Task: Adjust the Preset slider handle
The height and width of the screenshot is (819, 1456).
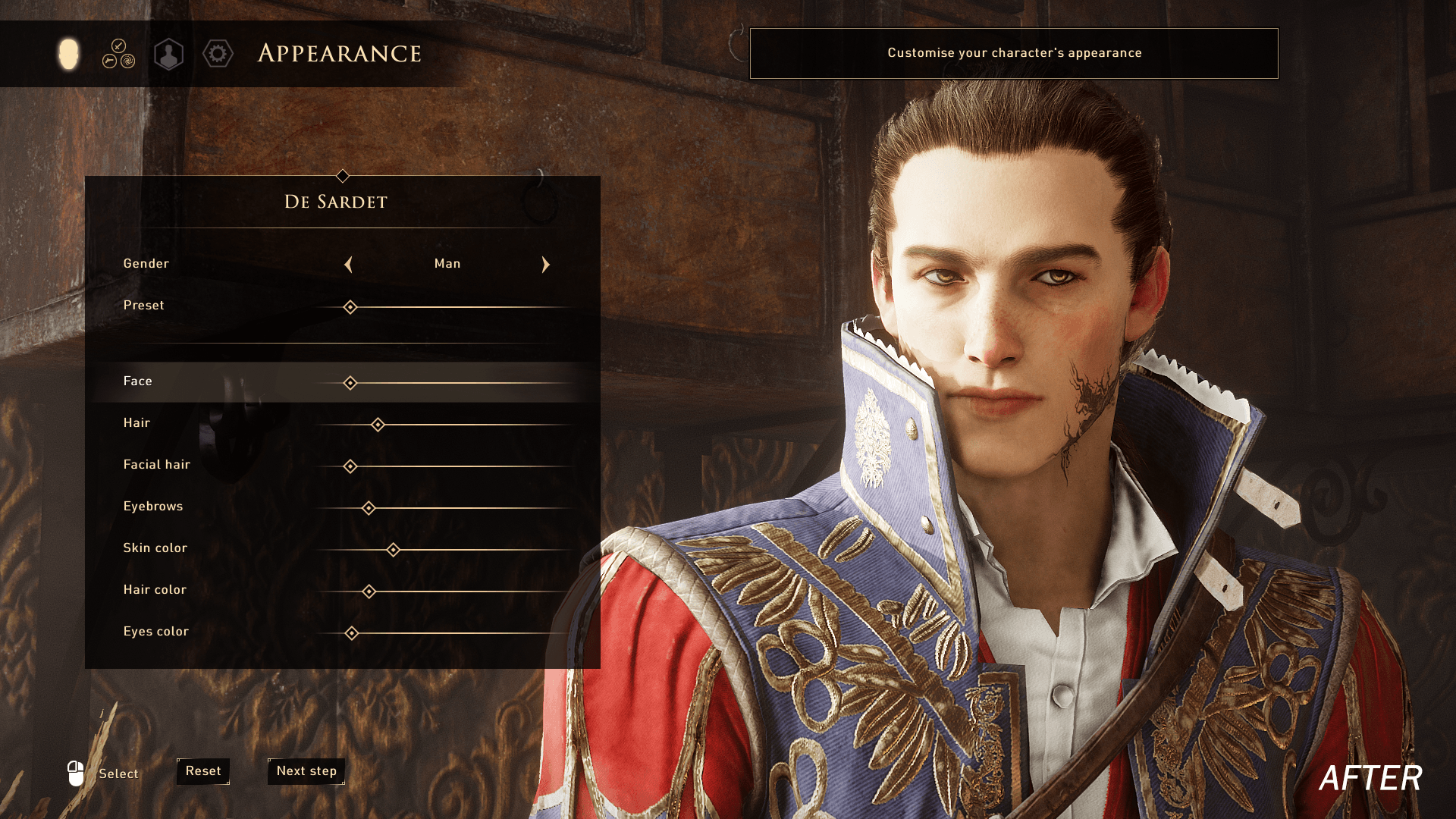Action: point(350,307)
